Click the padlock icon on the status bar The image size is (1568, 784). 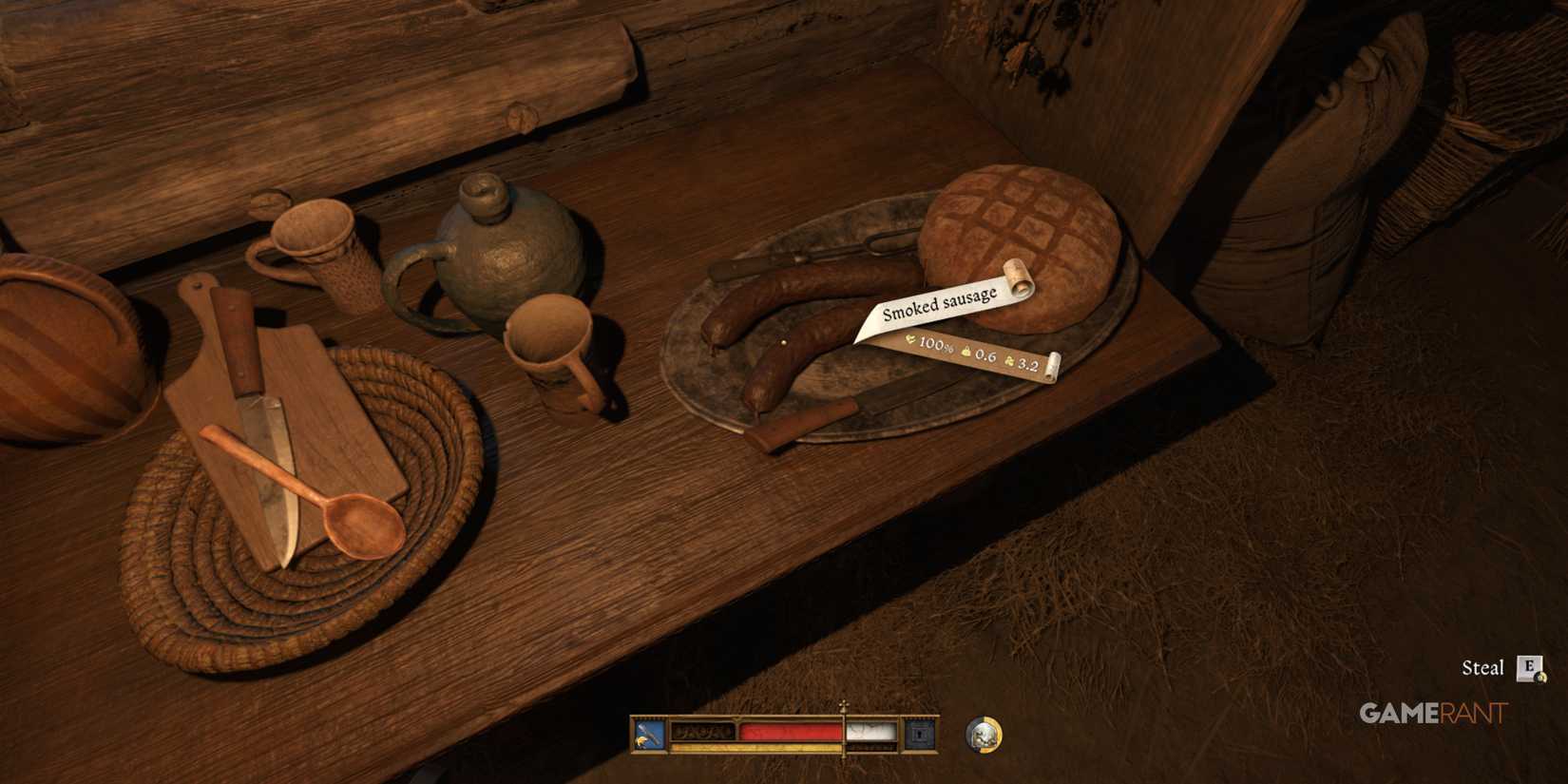[920, 734]
